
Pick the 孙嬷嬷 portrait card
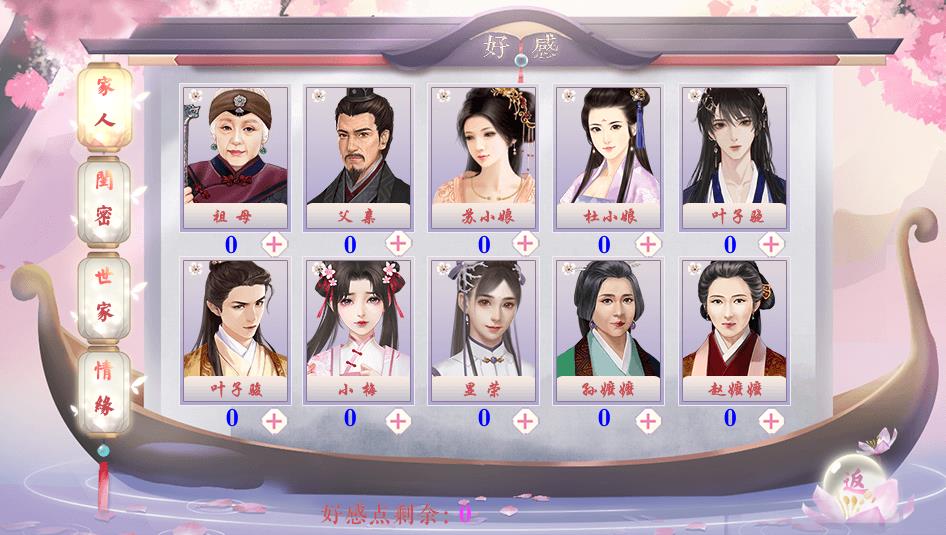click(x=608, y=330)
